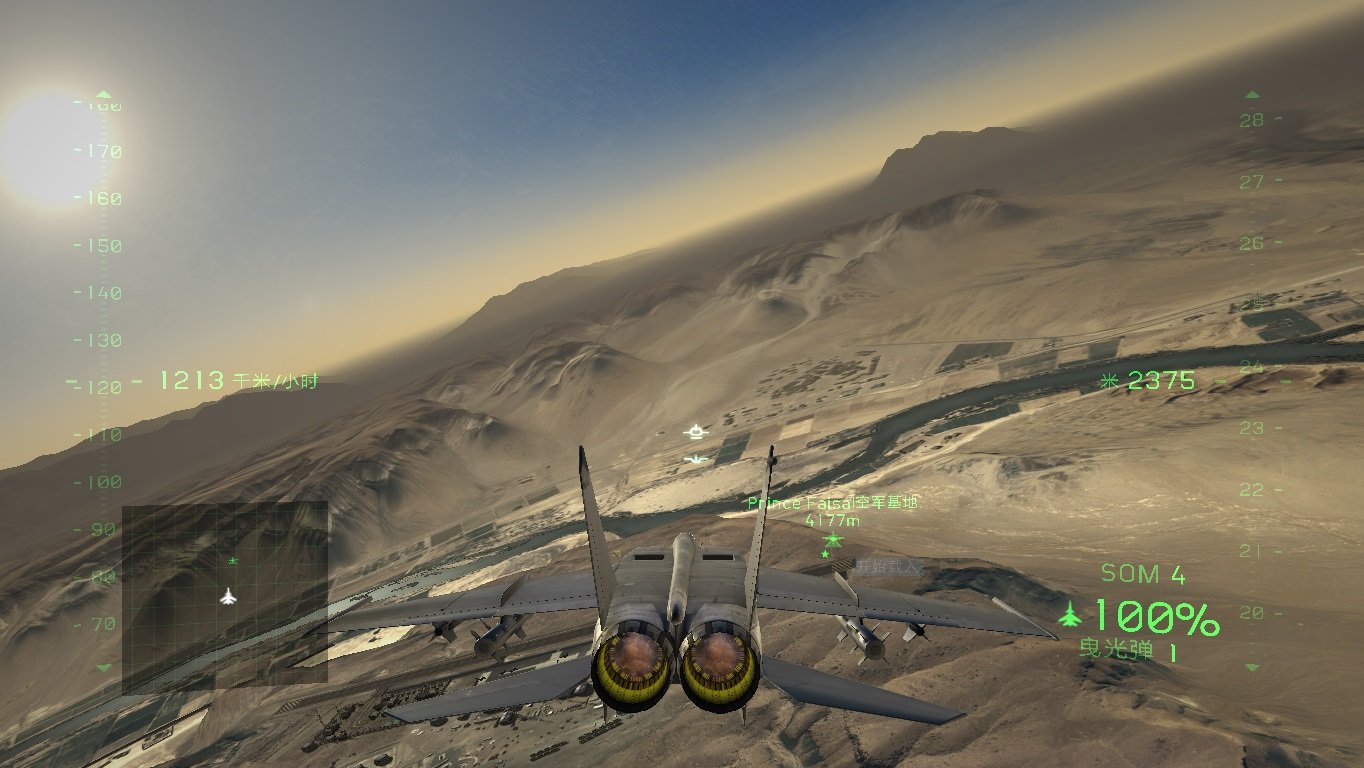Click the radar minimap panel

[x=225, y=598]
